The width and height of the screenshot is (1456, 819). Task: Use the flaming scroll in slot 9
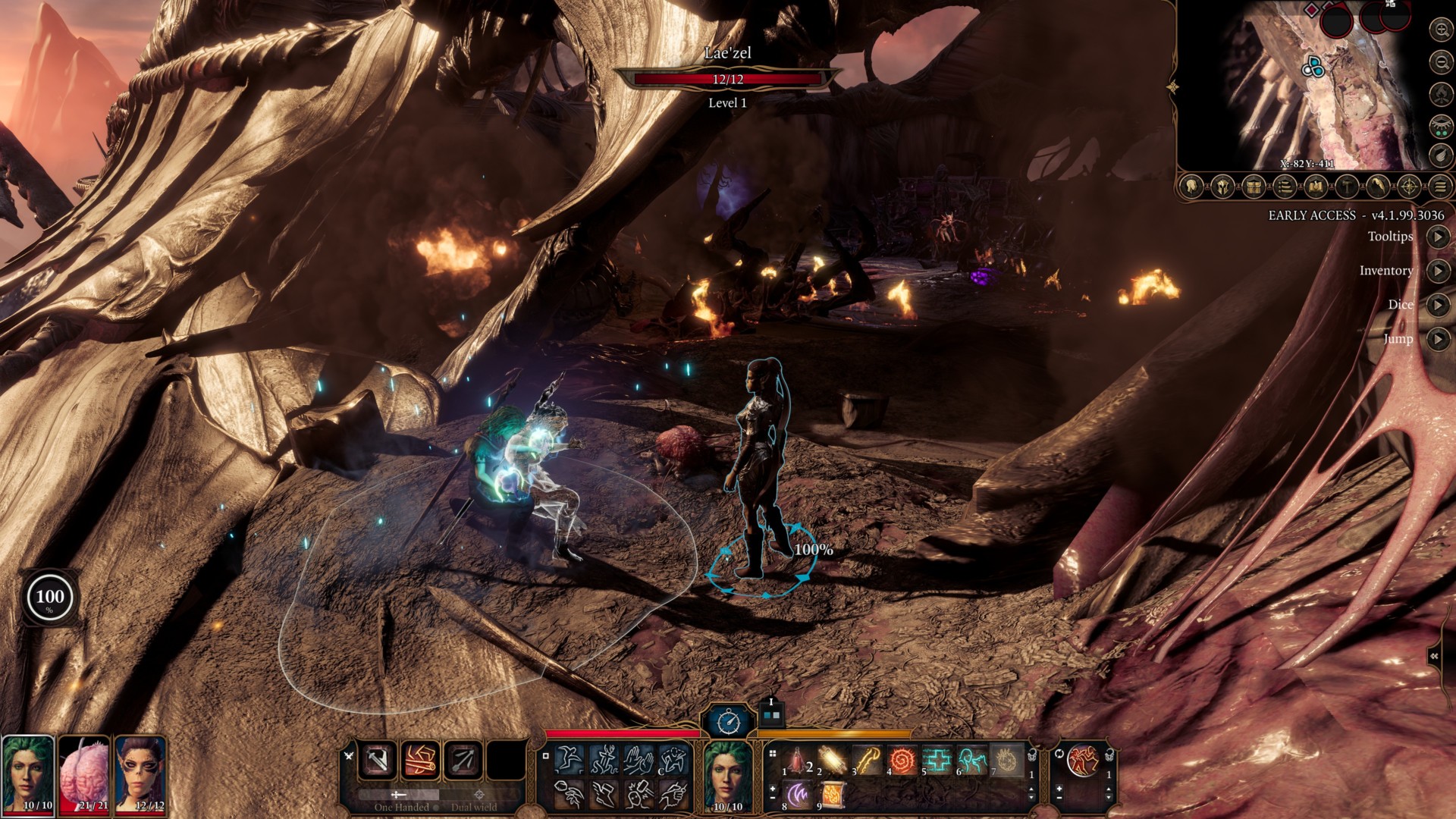pos(833,794)
